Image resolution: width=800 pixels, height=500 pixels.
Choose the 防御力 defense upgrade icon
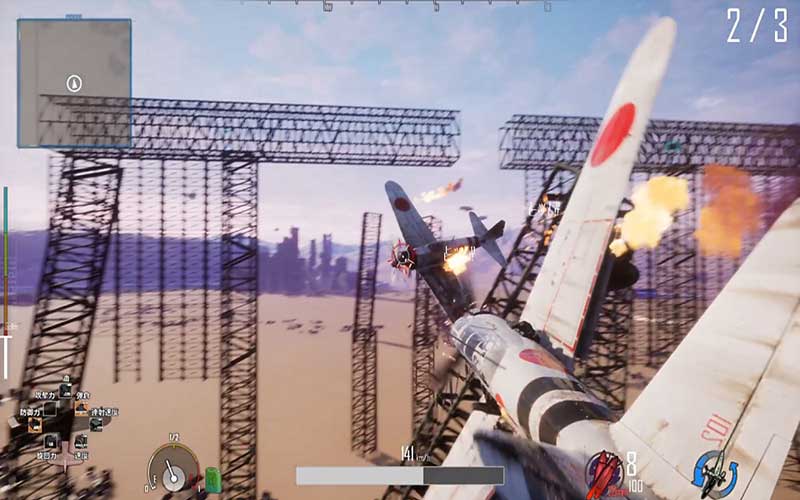point(36,424)
